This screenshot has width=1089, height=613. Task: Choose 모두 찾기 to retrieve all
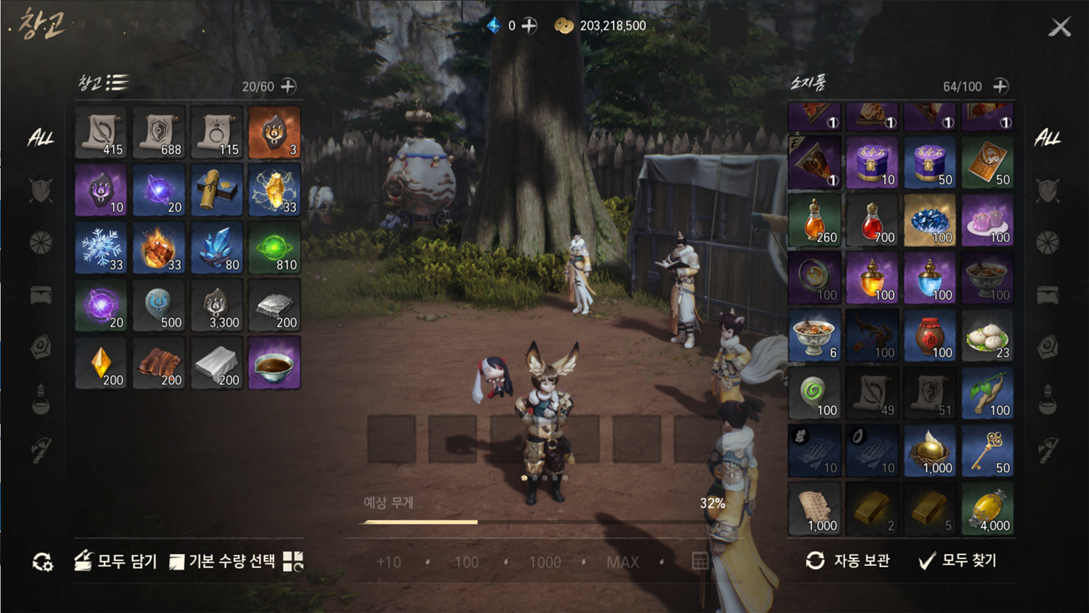pos(957,561)
